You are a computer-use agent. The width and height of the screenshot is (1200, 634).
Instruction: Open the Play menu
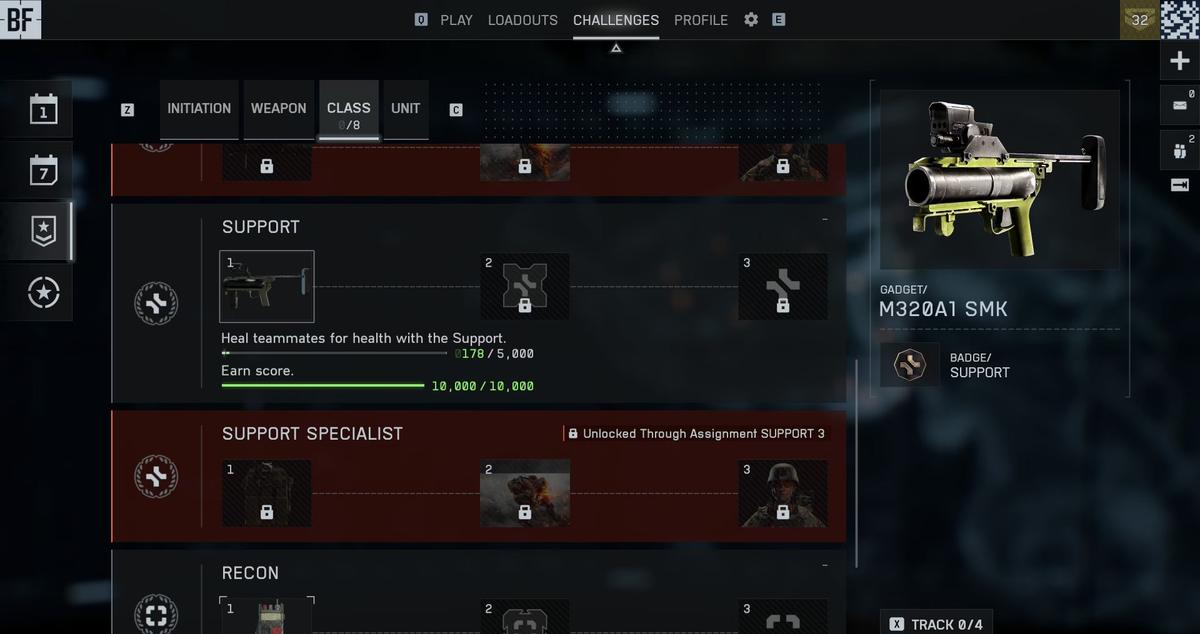[x=456, y=20]
